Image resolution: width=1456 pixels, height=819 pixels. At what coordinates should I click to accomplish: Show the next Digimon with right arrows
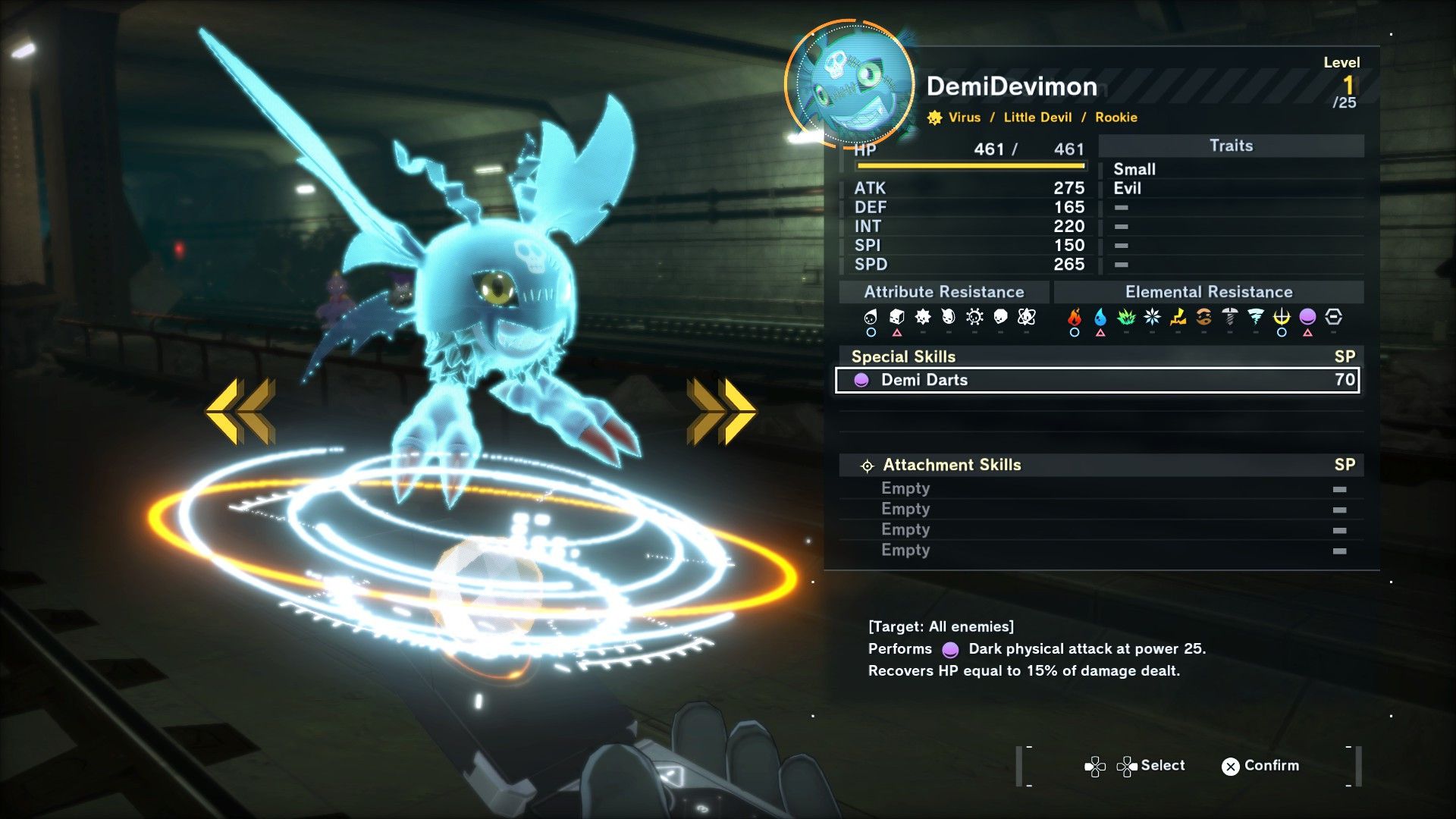click(720, 411)
